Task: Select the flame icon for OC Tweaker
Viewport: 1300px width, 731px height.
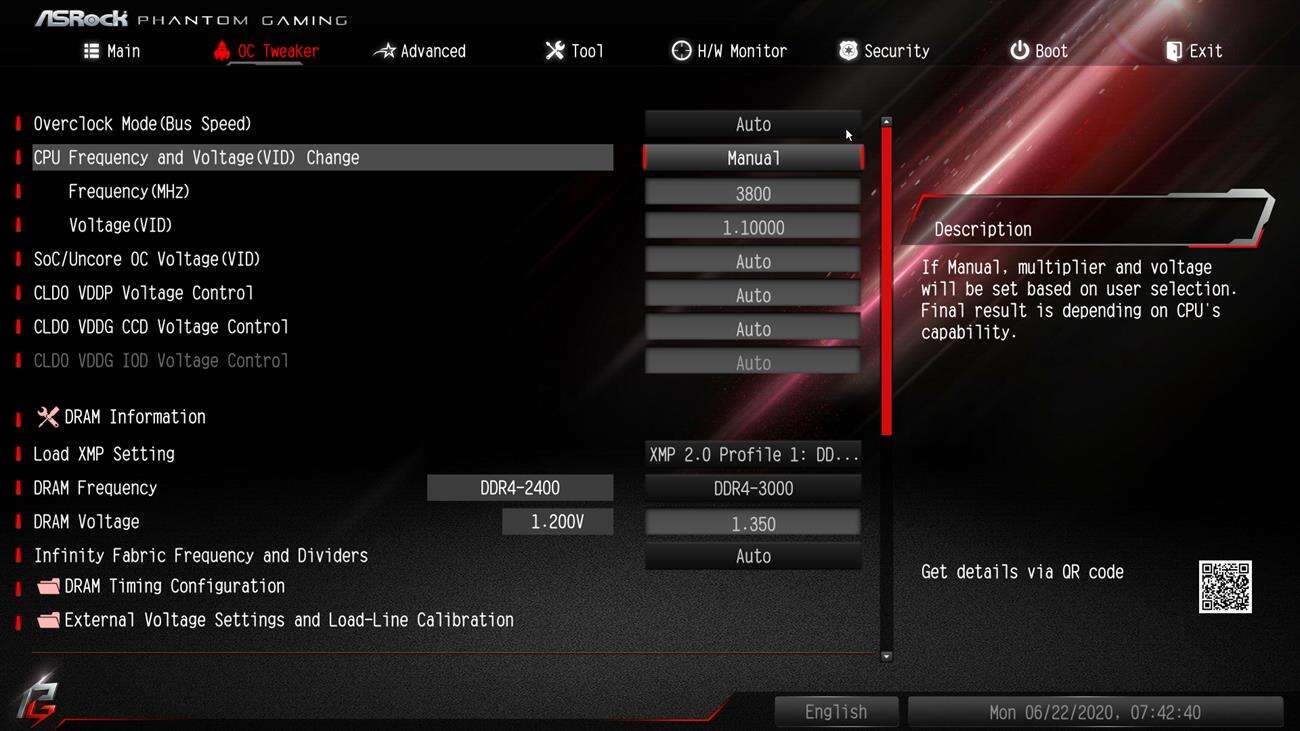Action: [220, 50]
